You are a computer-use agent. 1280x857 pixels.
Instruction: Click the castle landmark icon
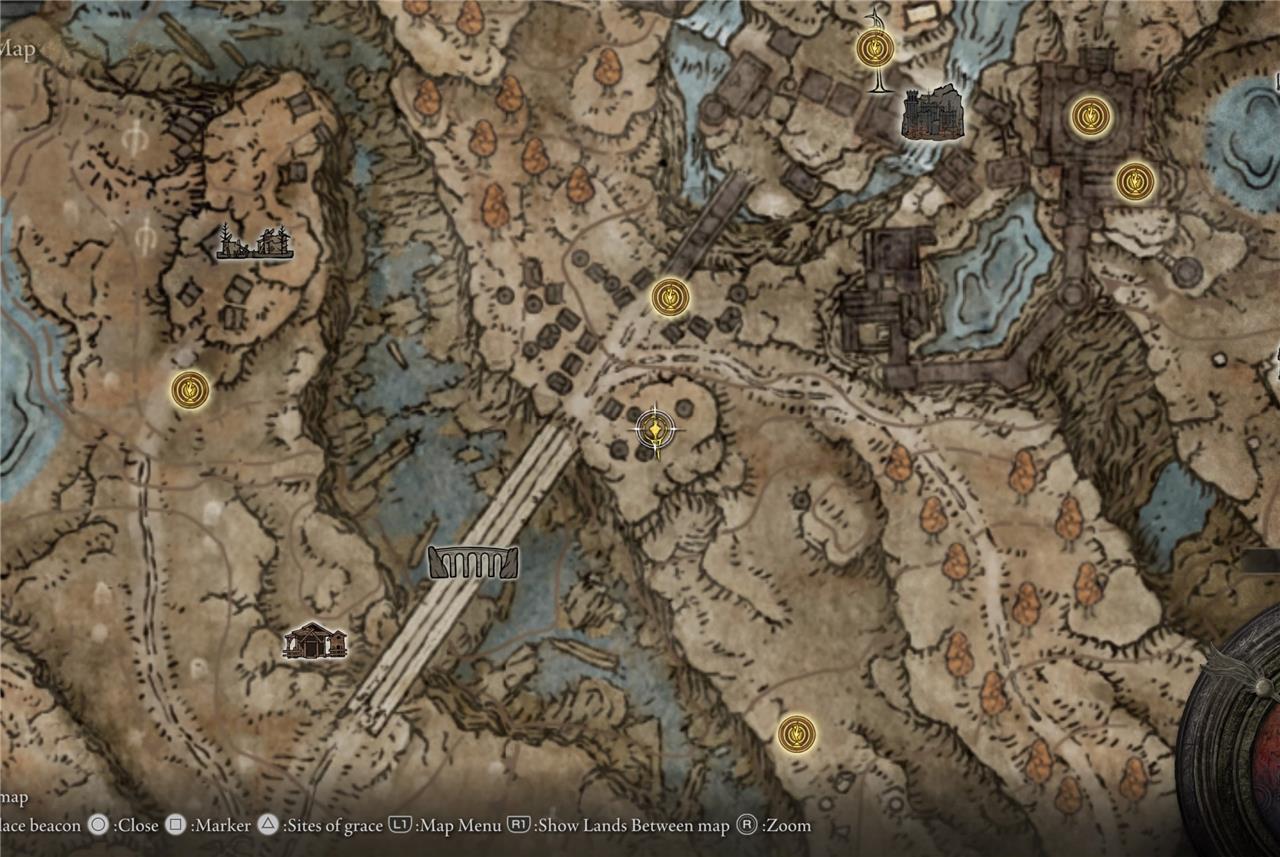point(932,111)
